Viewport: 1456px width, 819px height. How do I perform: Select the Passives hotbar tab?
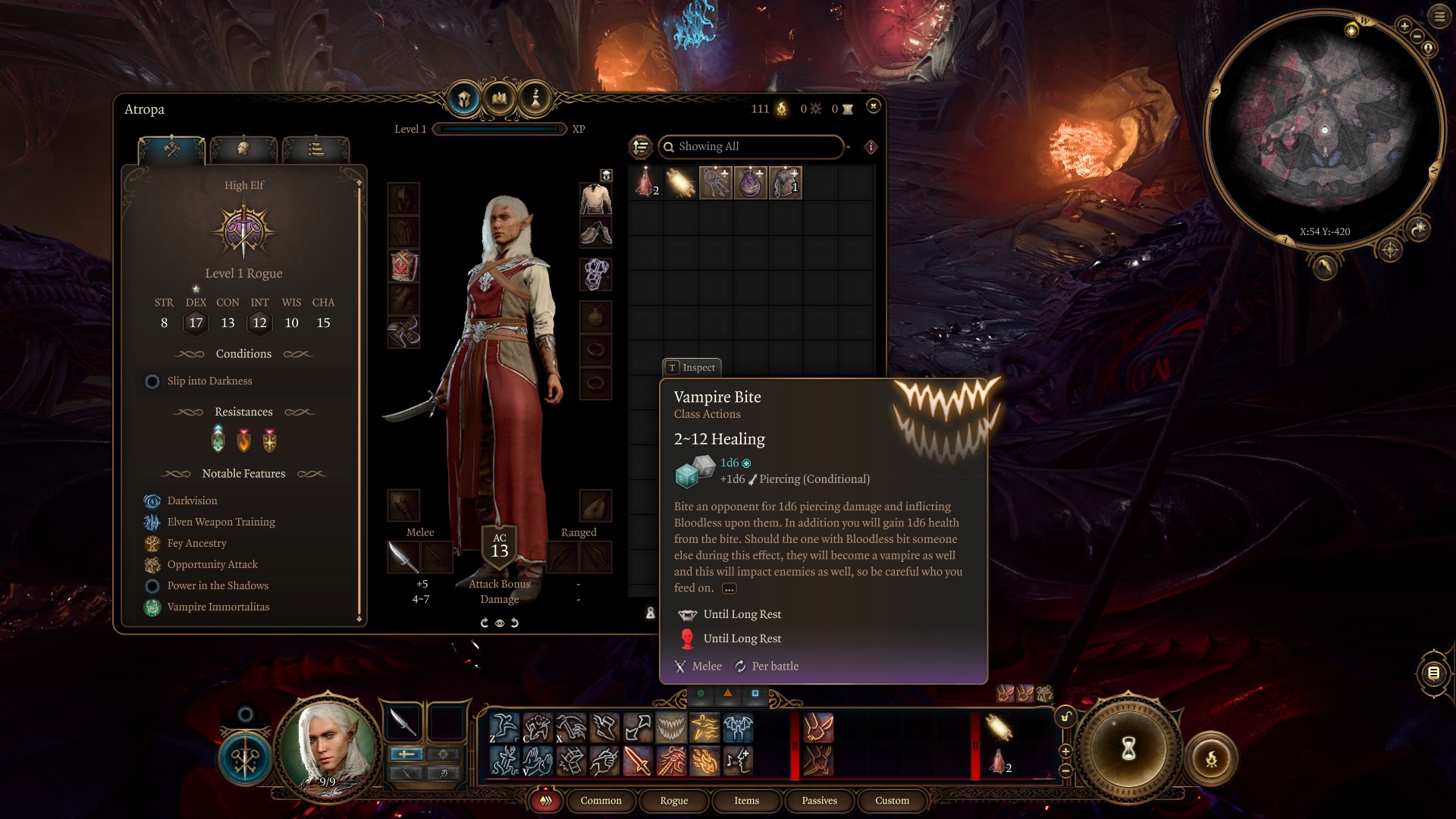coord(819,800)
